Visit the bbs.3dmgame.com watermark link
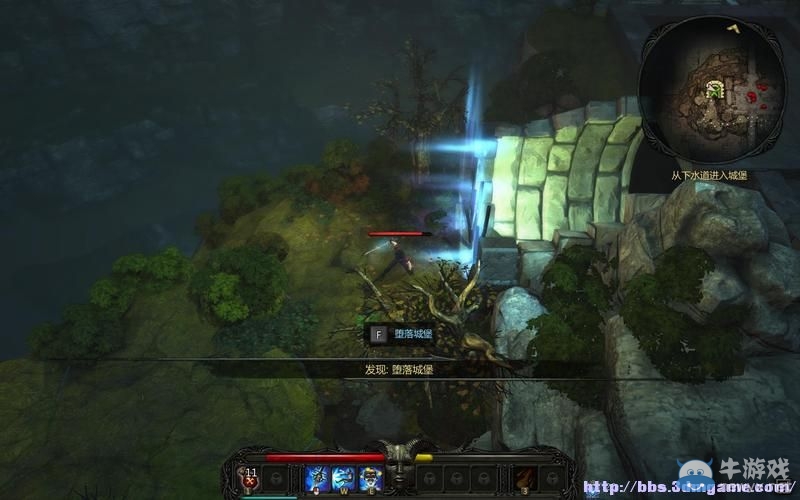The height and width of the screenshot is (500, 800). coord(688,489)
